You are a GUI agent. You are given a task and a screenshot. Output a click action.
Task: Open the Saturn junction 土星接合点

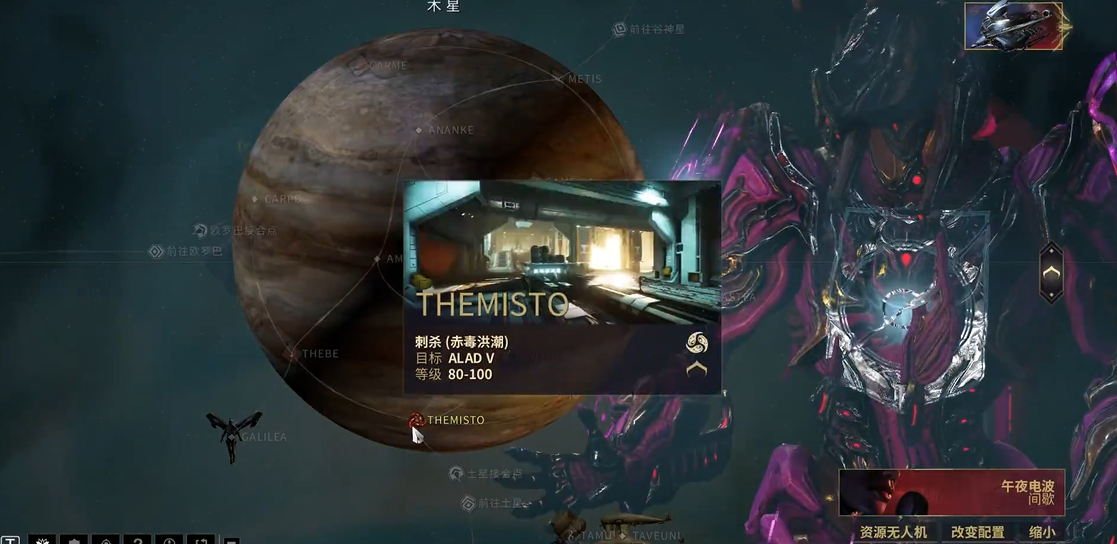click(x=456, y=473)
